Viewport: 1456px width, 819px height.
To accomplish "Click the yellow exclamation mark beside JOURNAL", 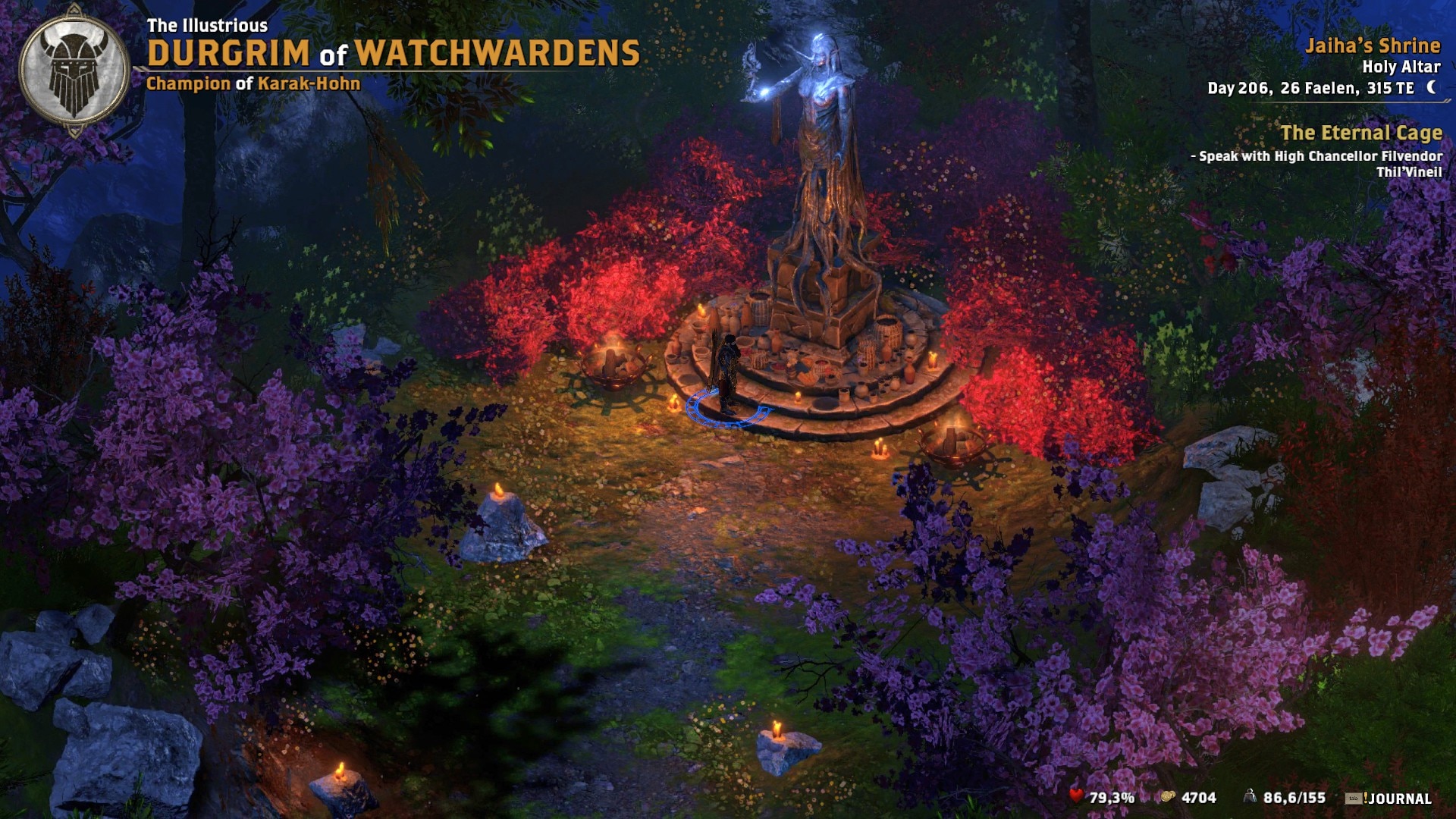I will pos(1365,796).
